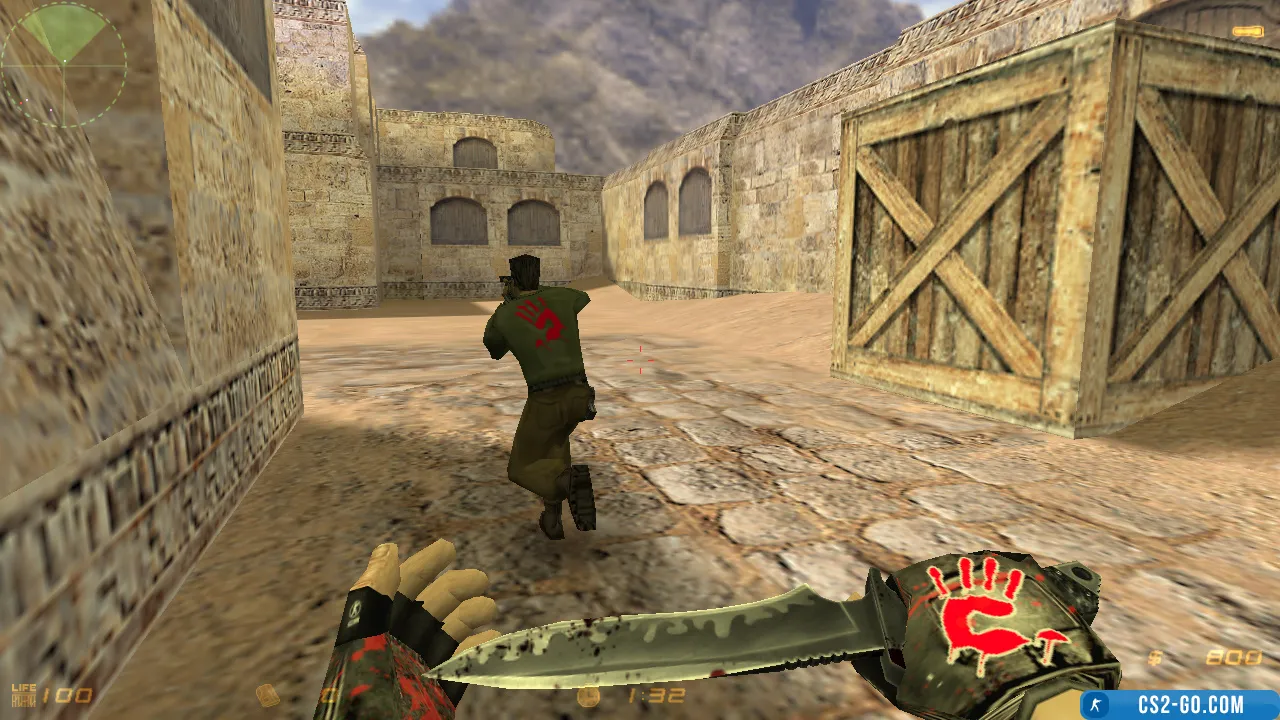Image resolution: width=1280 pixels, height=720 pixels.
Task: Click the green radar in the corner
Action: point(63,64)
